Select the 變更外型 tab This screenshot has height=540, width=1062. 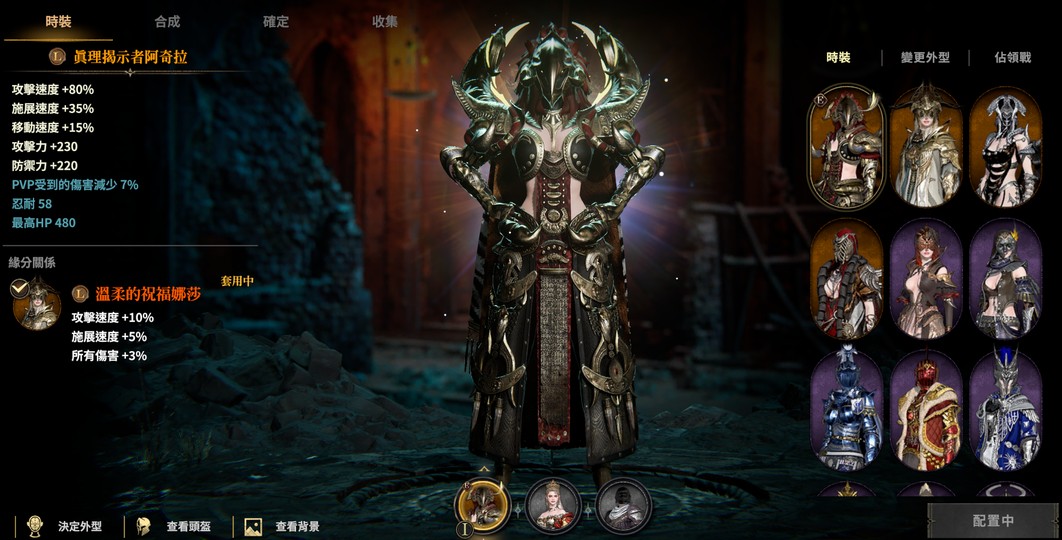923,58
